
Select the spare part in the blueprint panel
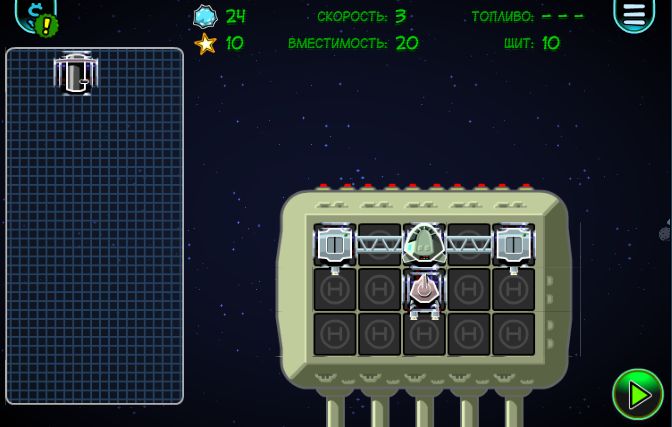click(x=76, y=73)
